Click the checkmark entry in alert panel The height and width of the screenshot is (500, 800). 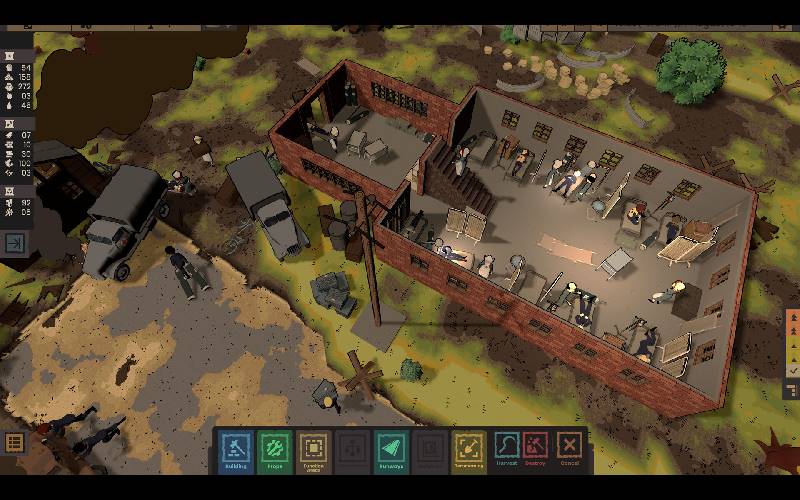[793, 370]
